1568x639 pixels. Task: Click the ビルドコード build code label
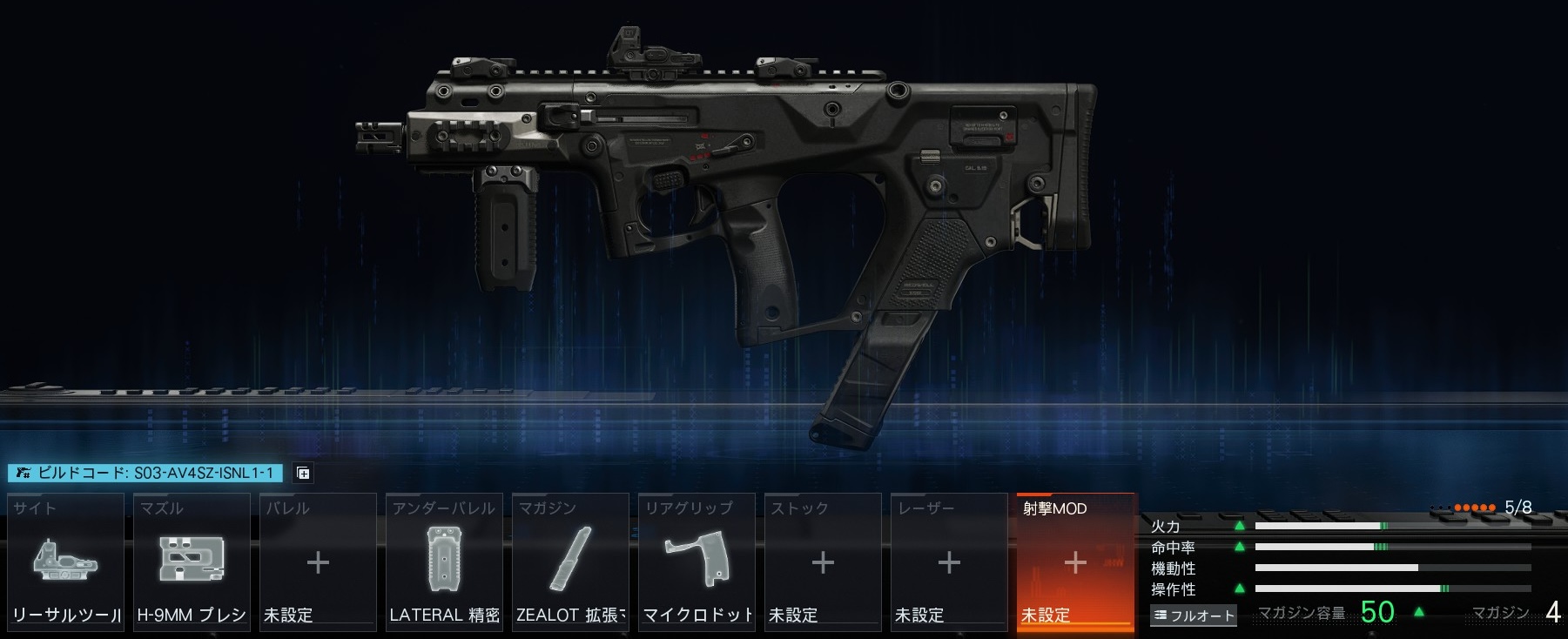pyautogui.click(x=145, y=473)
